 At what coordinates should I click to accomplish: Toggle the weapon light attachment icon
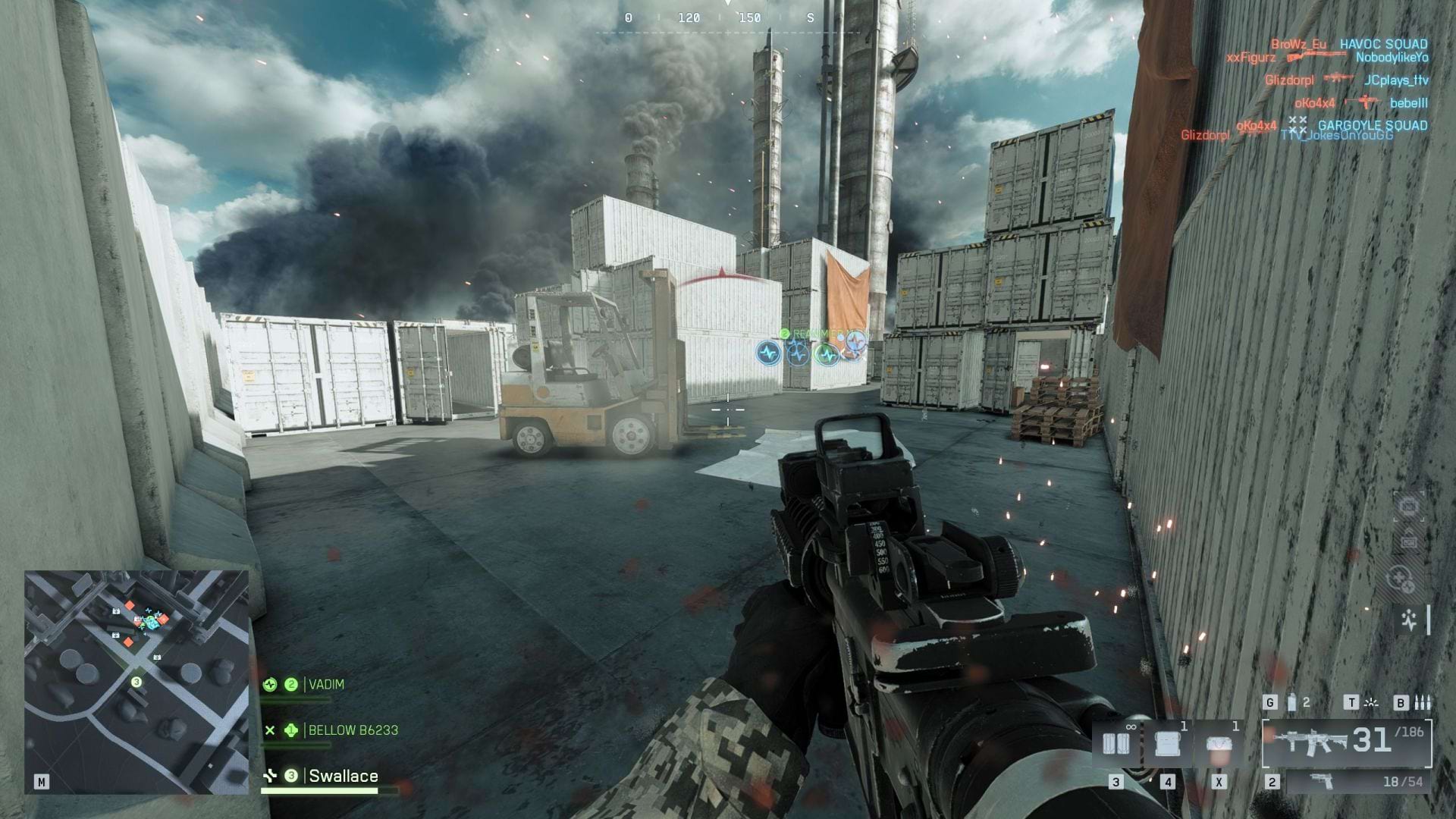(x=1371, y=703)
